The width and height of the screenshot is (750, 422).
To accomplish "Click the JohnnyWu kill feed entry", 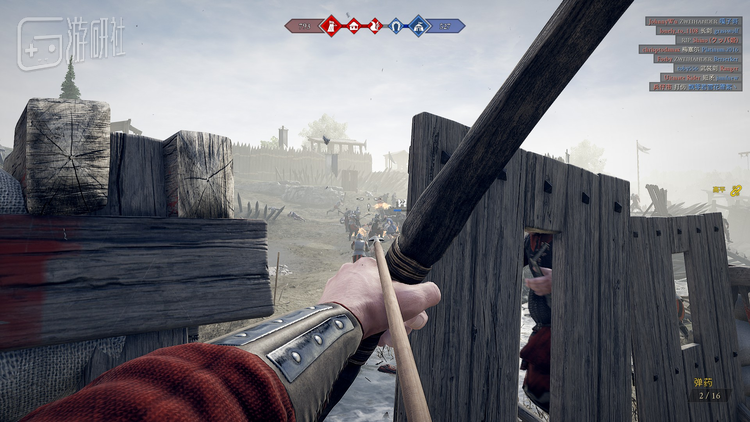I will 693,21.
